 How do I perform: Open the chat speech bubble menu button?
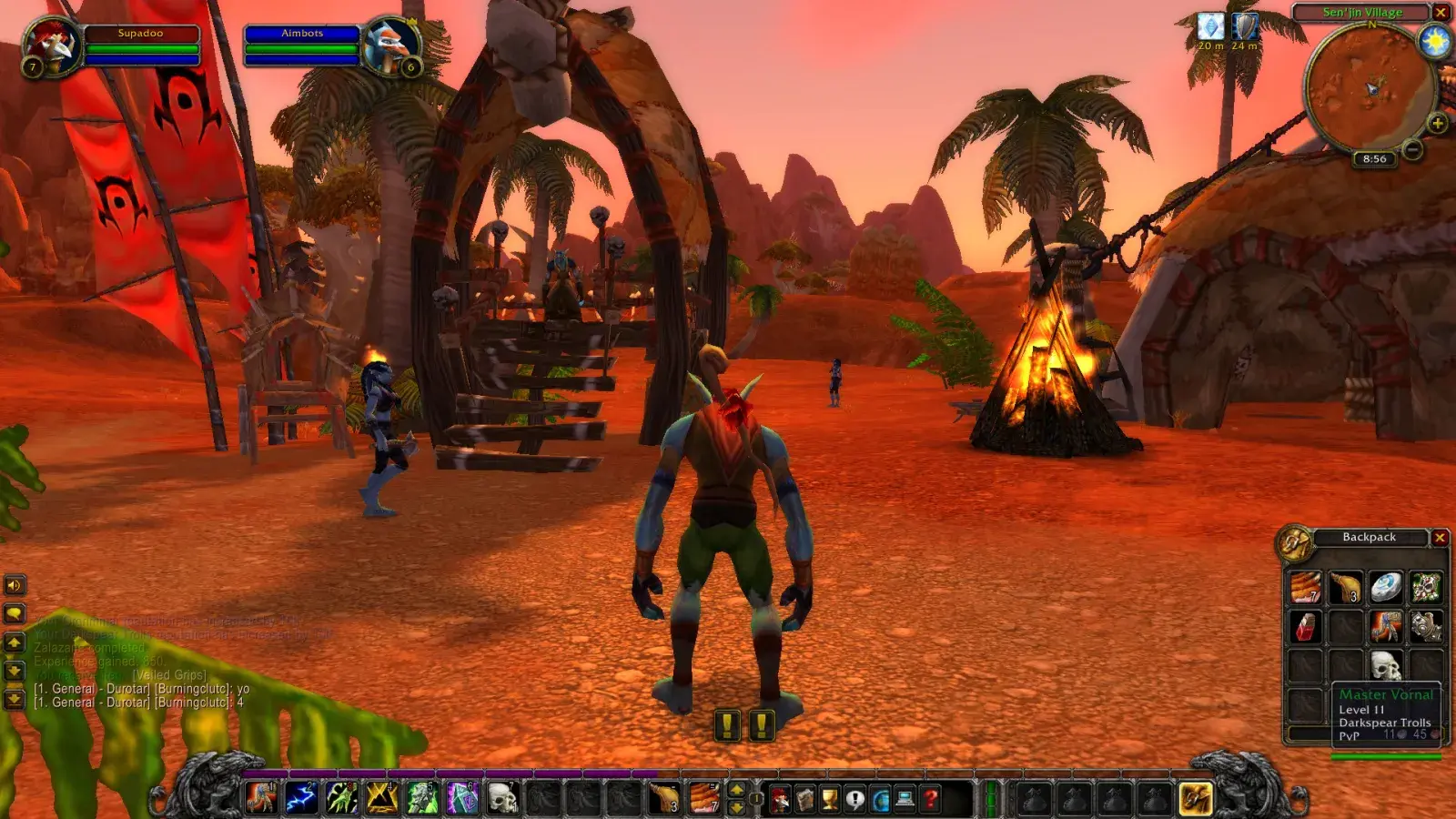[x=15, y=613]
